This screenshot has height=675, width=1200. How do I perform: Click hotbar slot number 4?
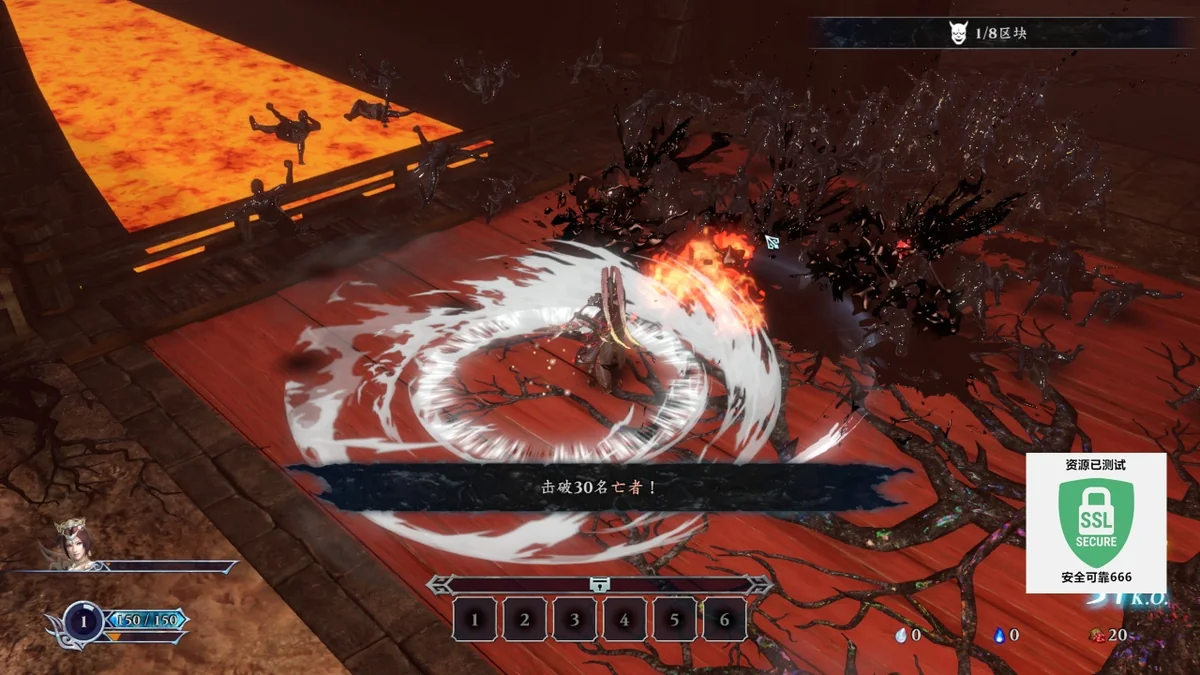click(x=625, y=620)
